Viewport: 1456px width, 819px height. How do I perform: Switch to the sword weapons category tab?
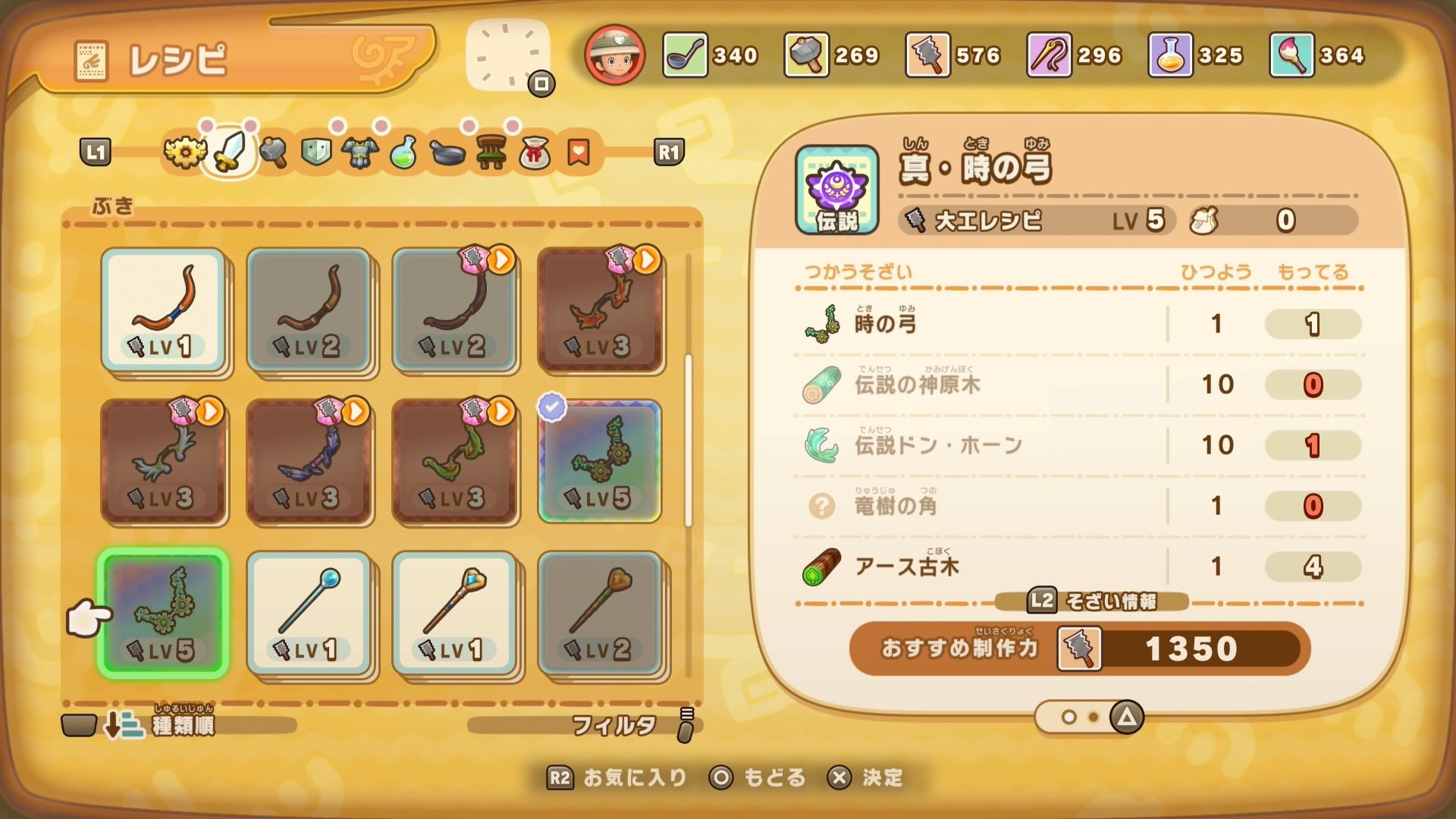[231, 152]
